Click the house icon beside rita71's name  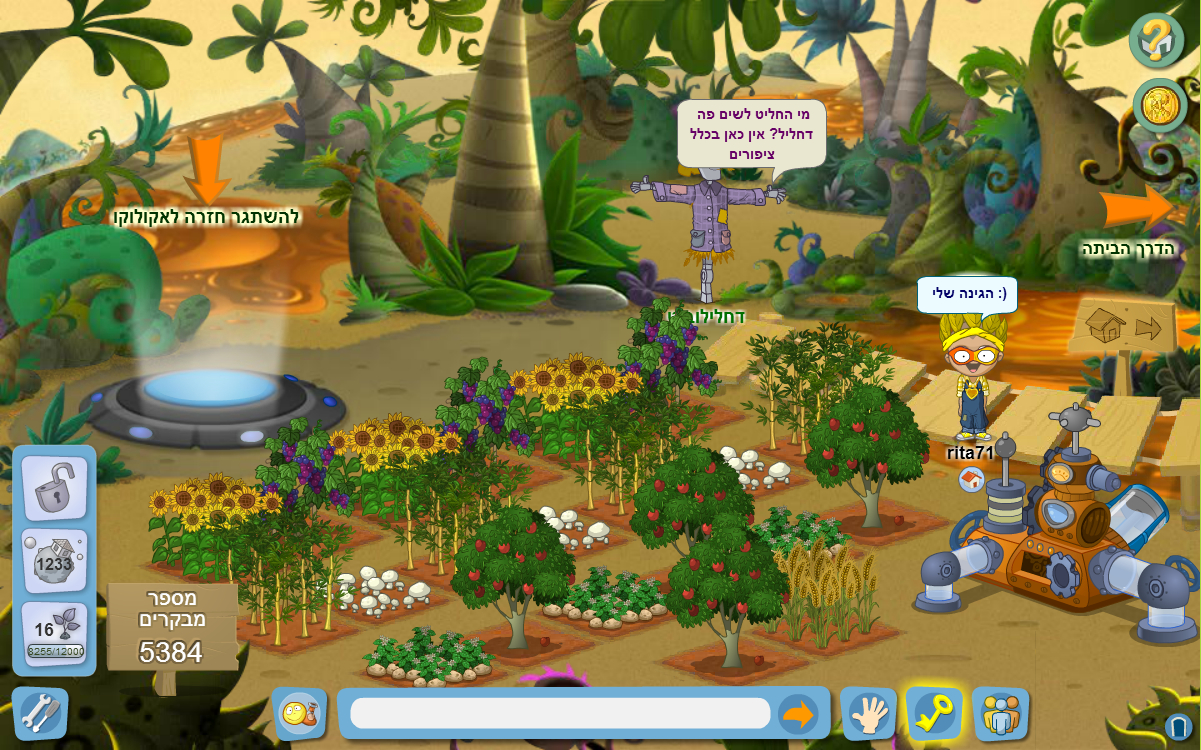click(x=971, y=480)
